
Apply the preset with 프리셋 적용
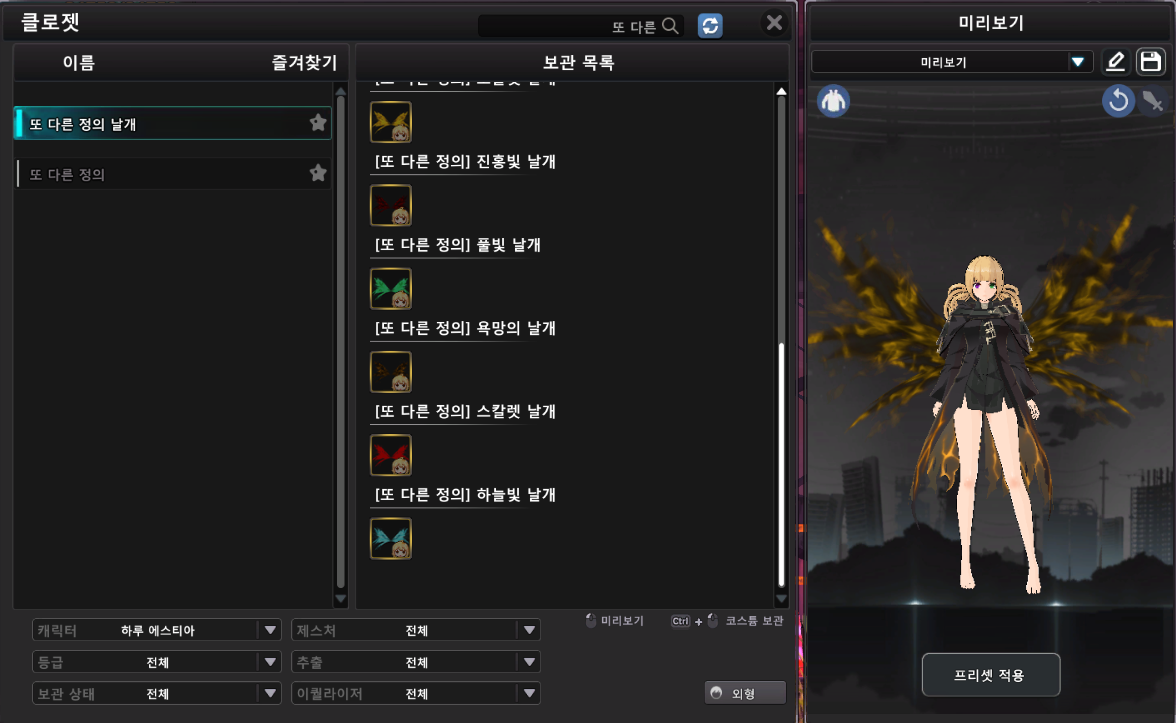point(990,675)
